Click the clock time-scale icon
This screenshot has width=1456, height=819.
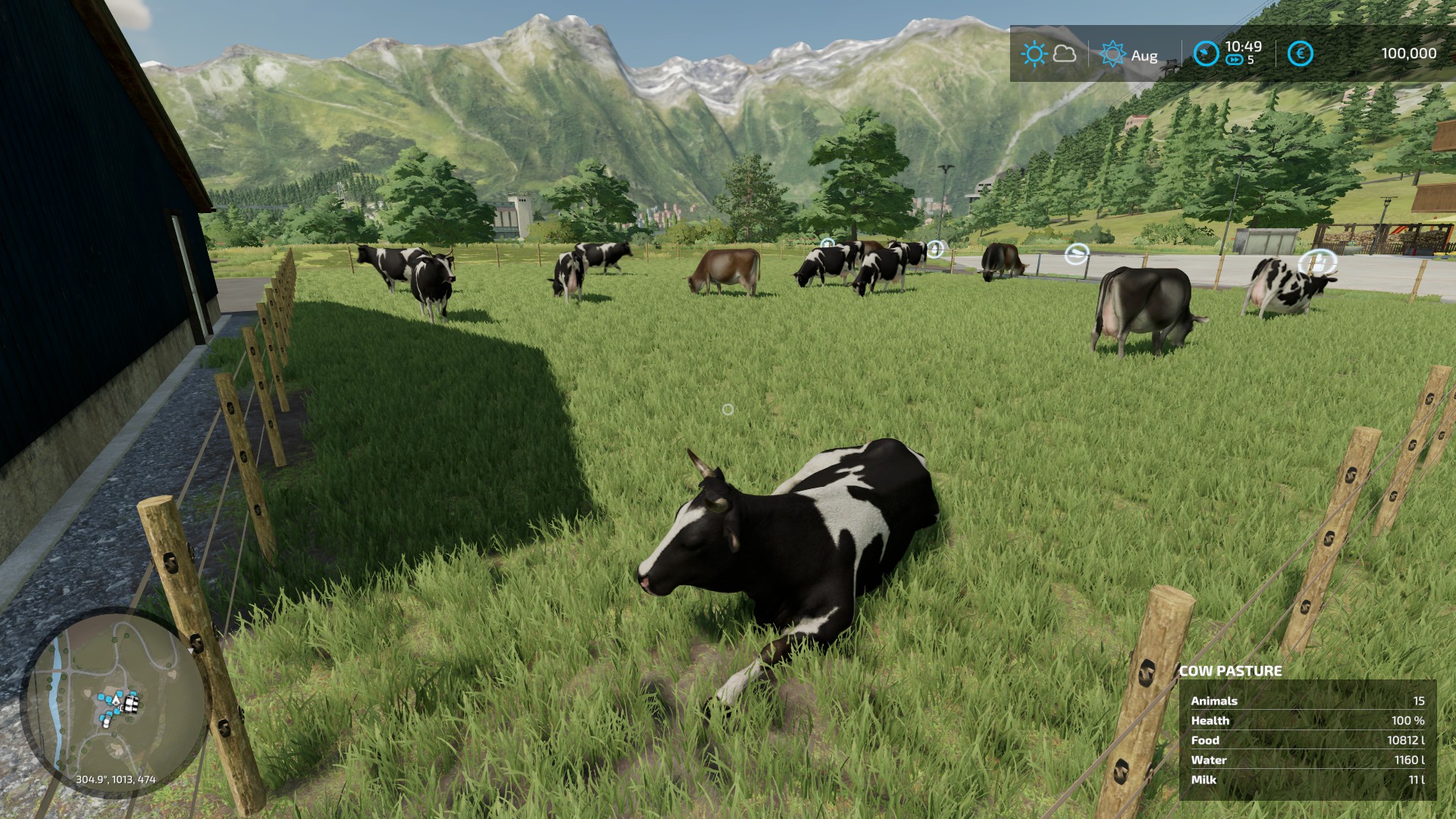(1206, 54)
